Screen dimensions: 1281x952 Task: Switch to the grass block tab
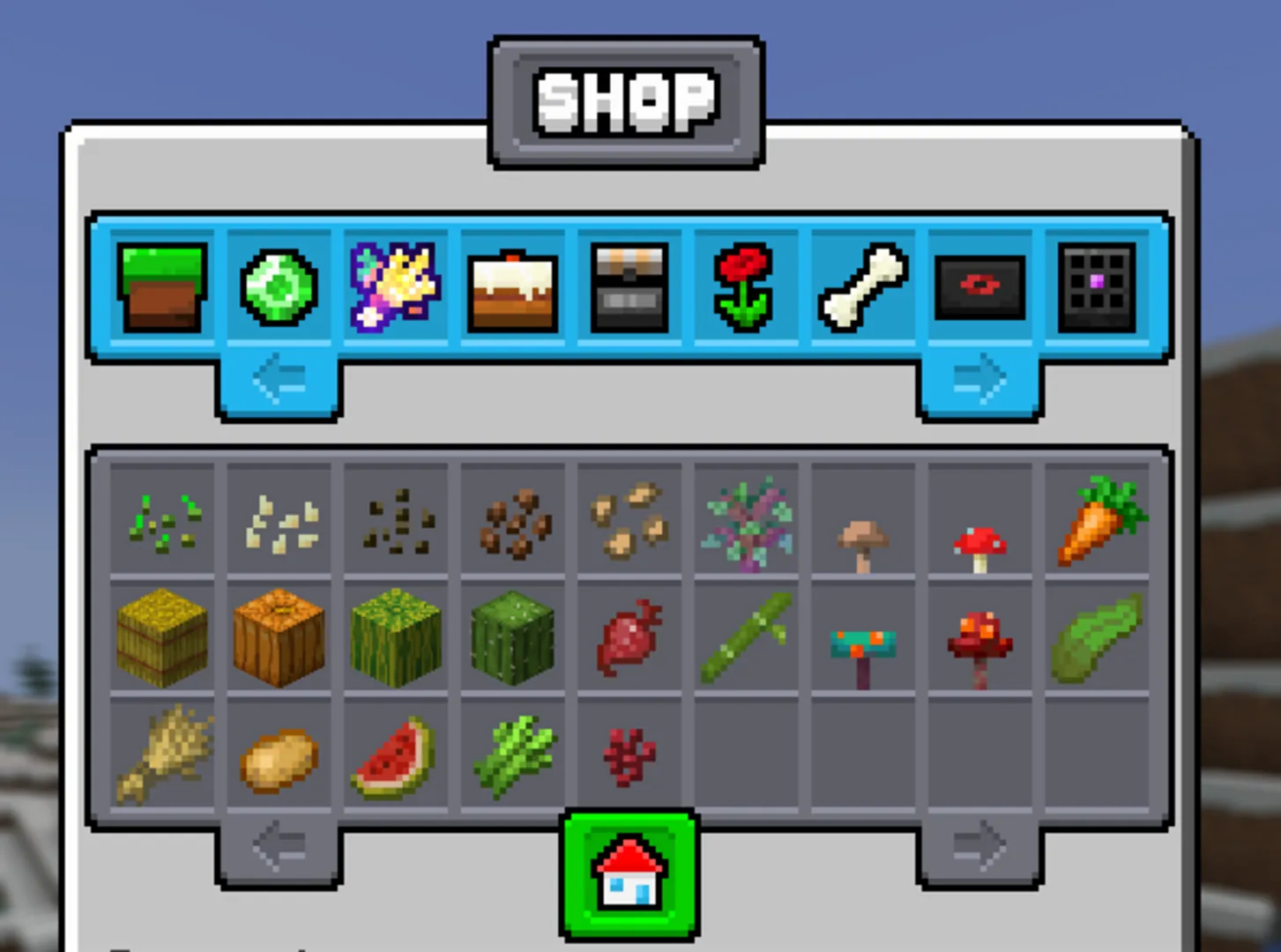point(160,288)
